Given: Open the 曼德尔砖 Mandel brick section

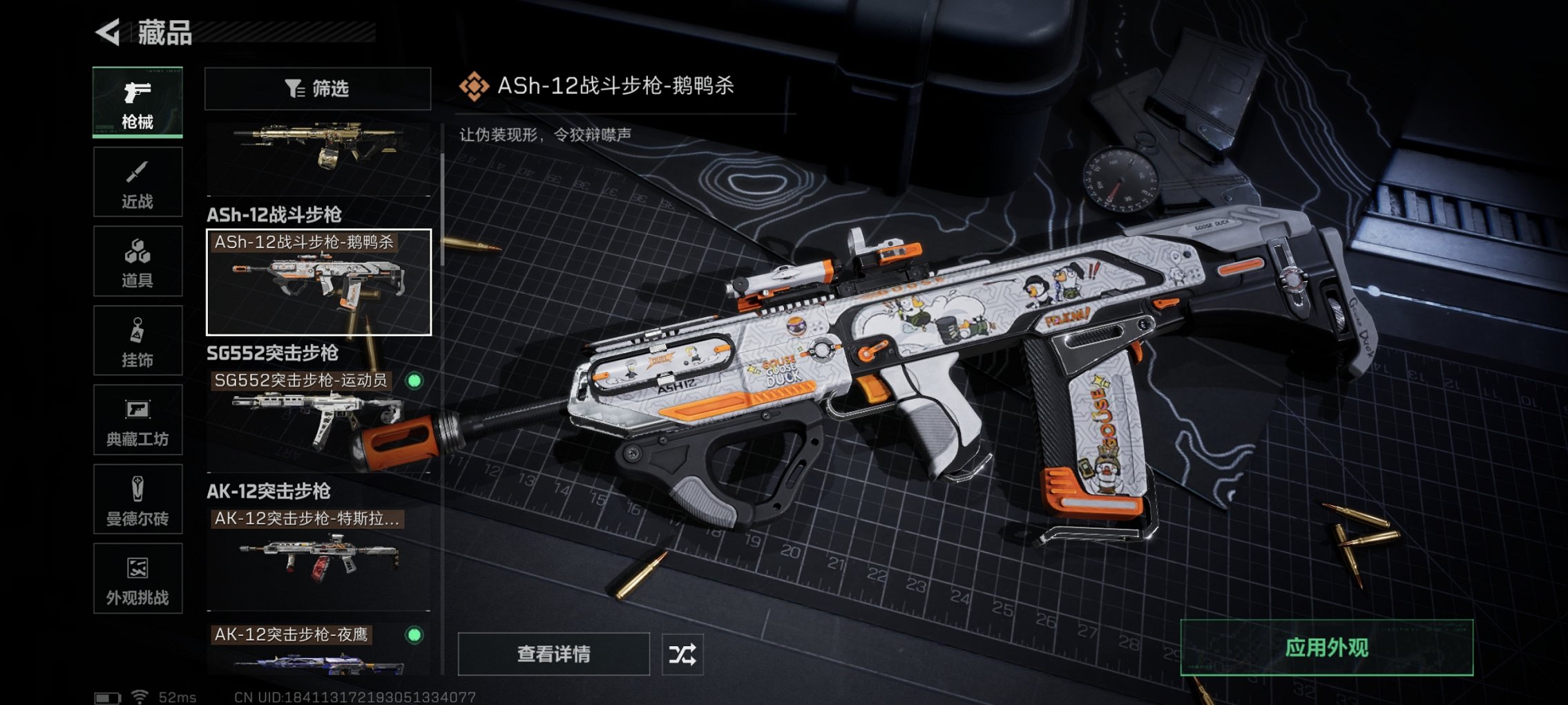Looking at the screenshot, I should tap(136, 499).
